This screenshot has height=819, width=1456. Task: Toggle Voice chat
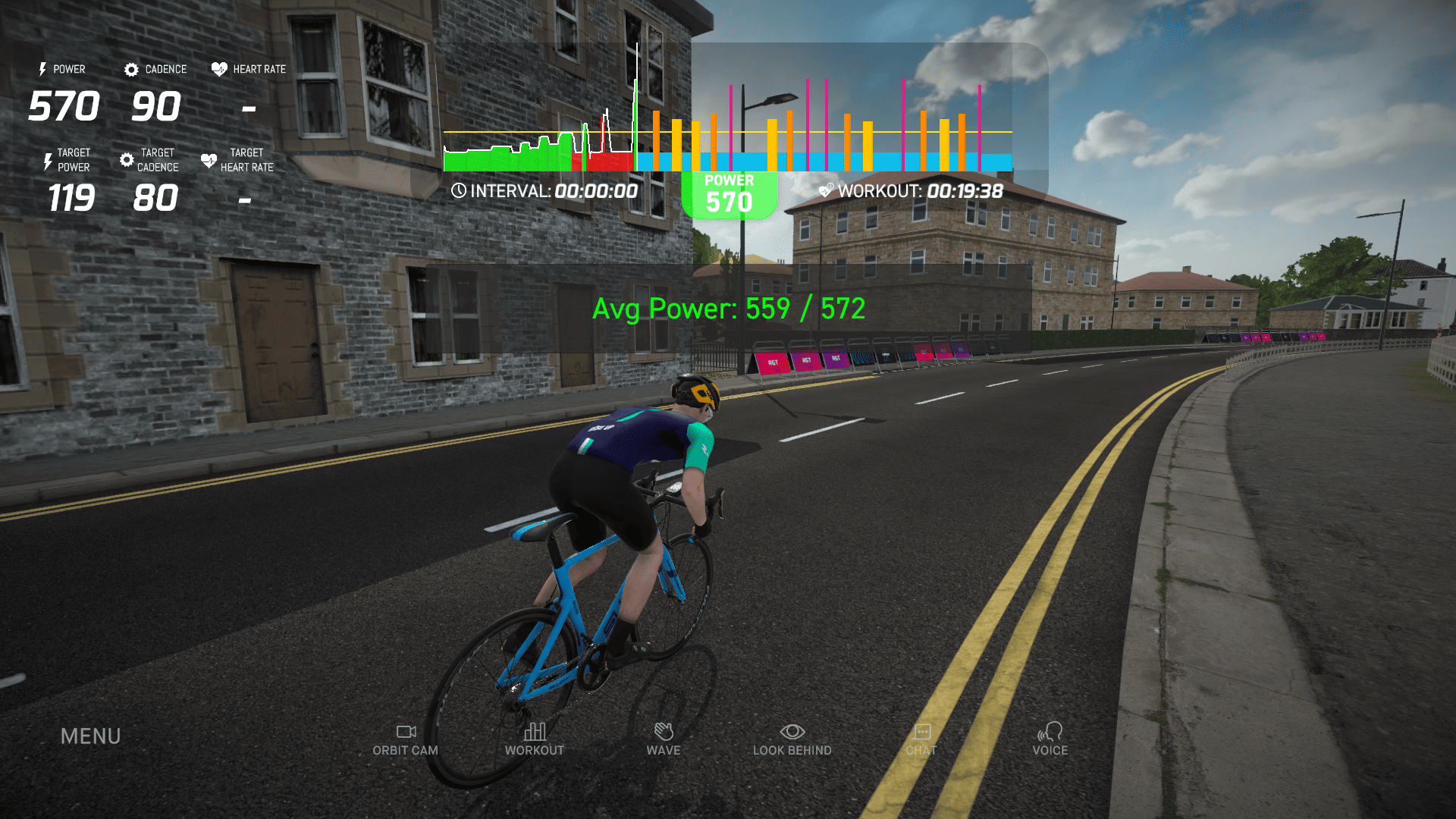[x=1050, y=739]
